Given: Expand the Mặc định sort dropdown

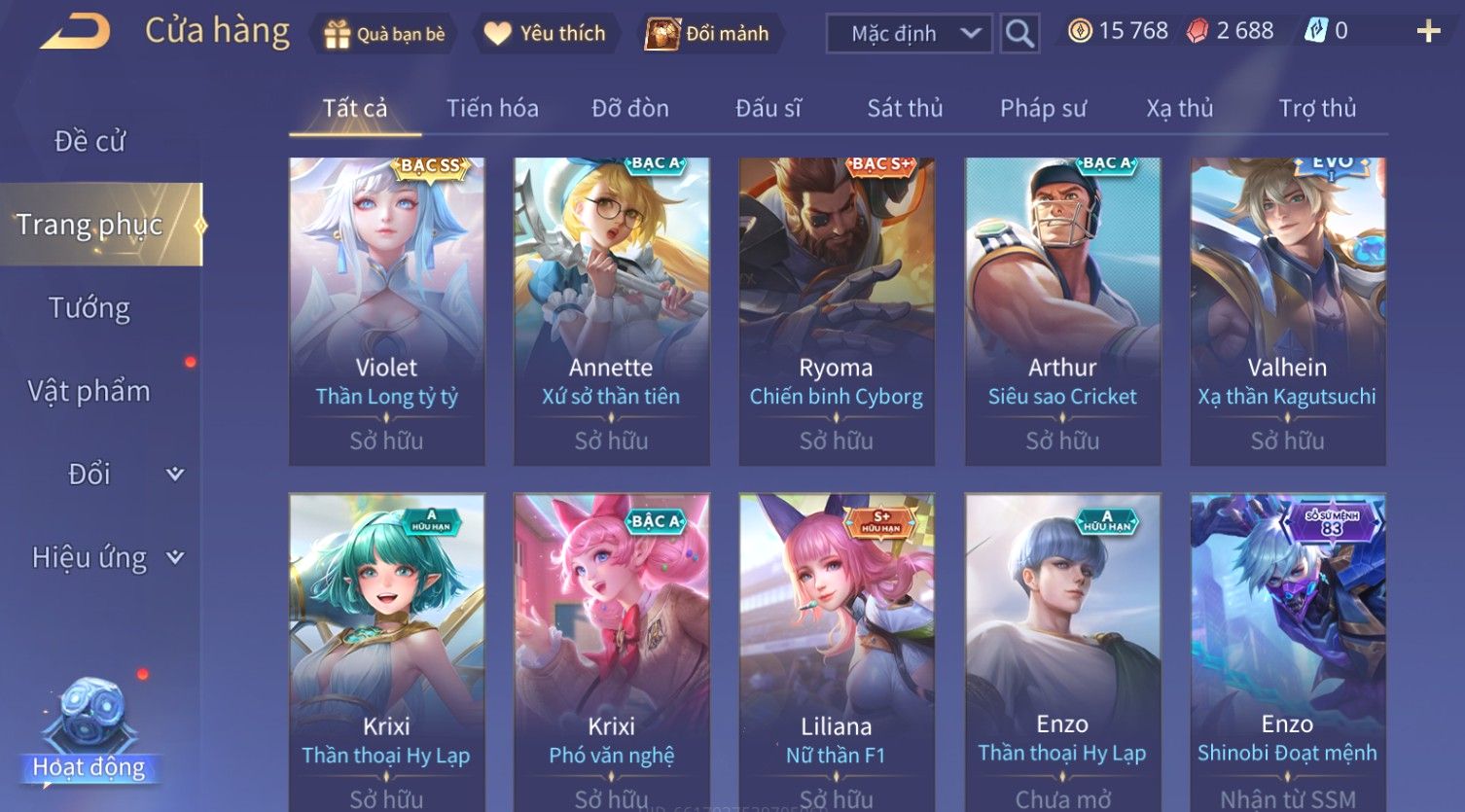Looking at the screenshot, I should pos(909,34).
